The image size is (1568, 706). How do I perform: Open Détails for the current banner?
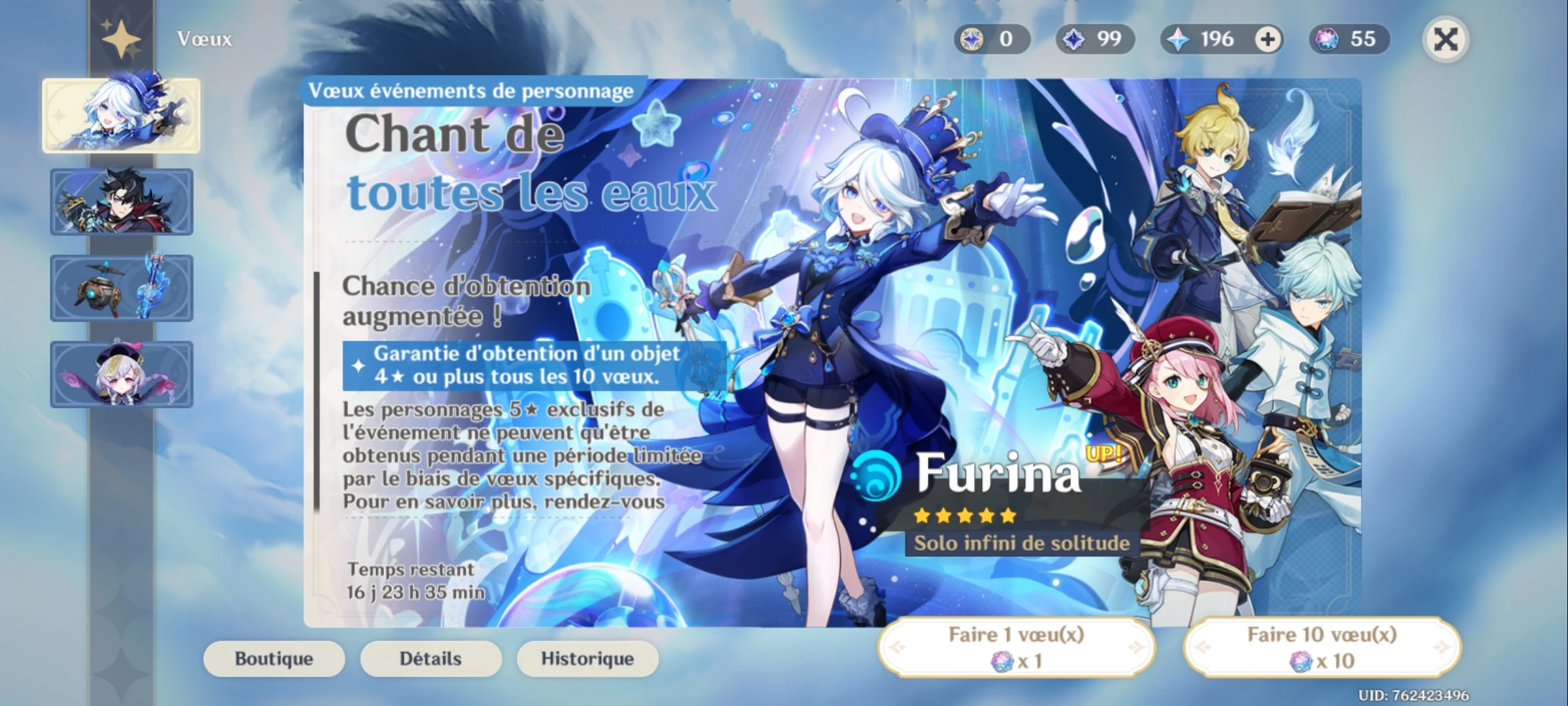click(x=431, y=659)
